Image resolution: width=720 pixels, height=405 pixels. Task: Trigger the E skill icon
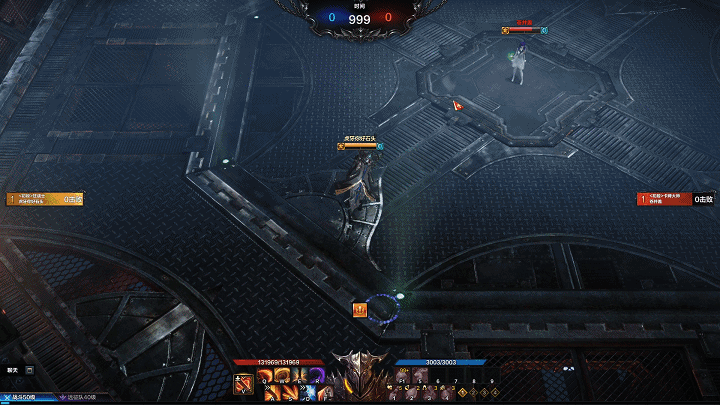click(x=297, y=376)
